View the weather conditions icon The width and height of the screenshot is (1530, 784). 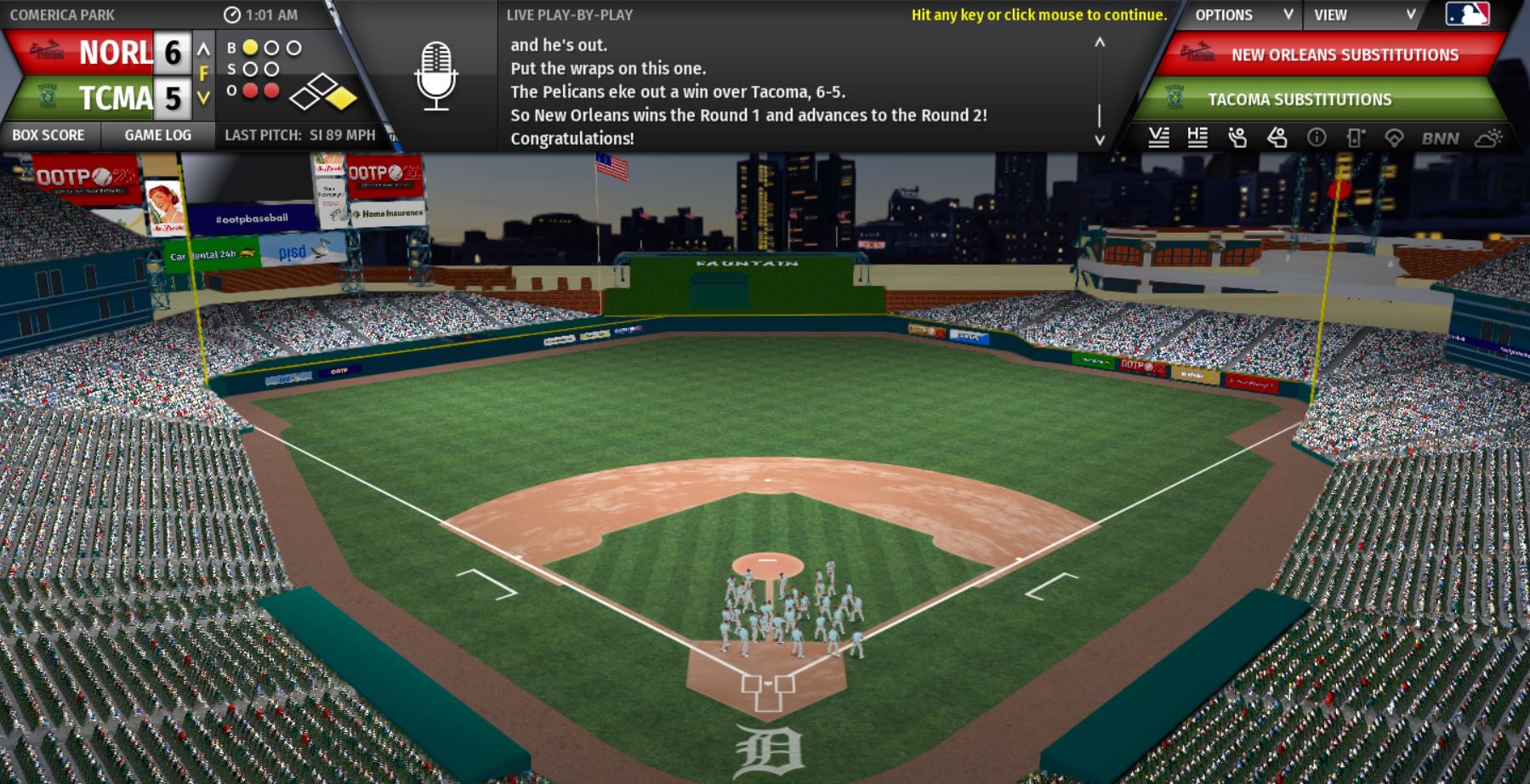coord(1488,138)
